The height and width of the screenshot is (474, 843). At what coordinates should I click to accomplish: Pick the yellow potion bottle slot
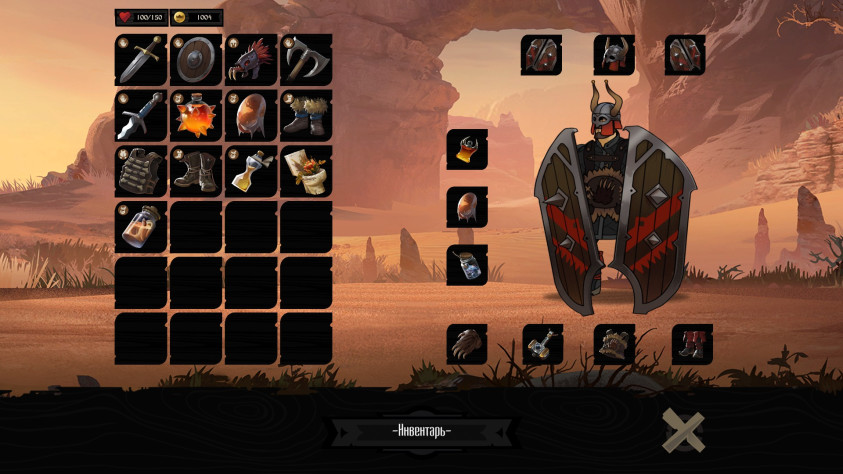pos(251,171)
